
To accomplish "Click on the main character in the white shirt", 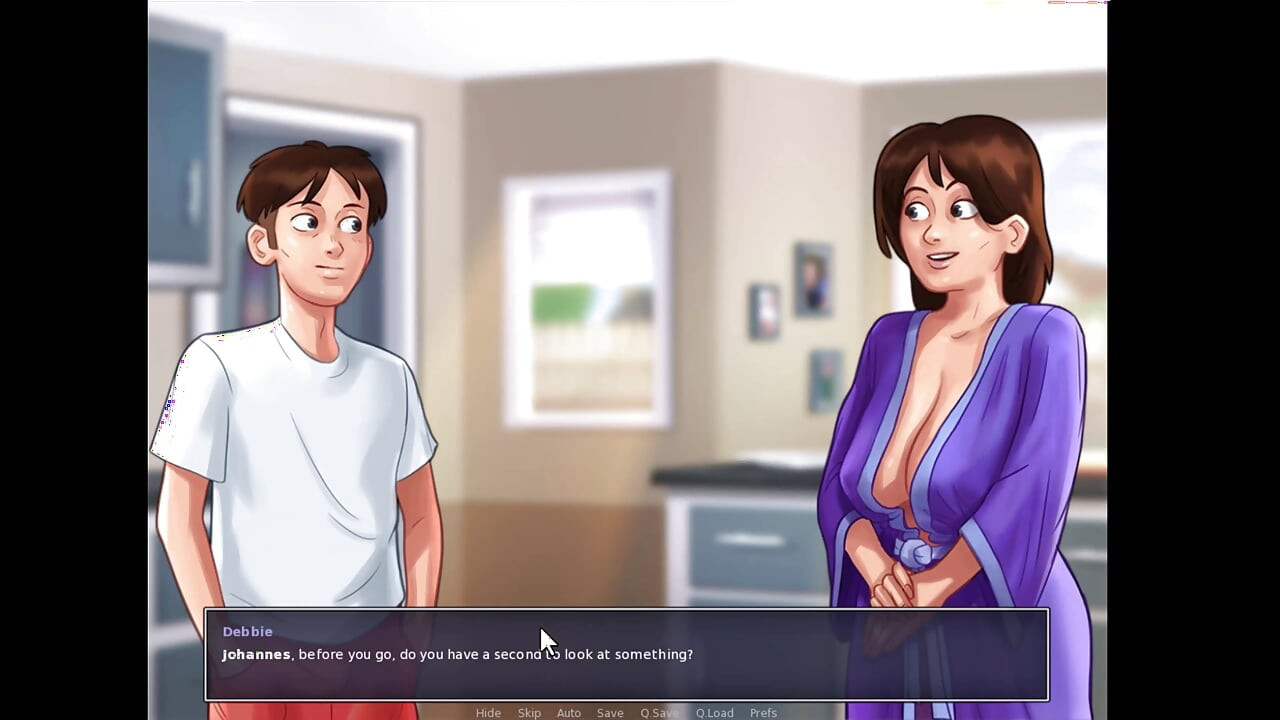I will point(300,400).
